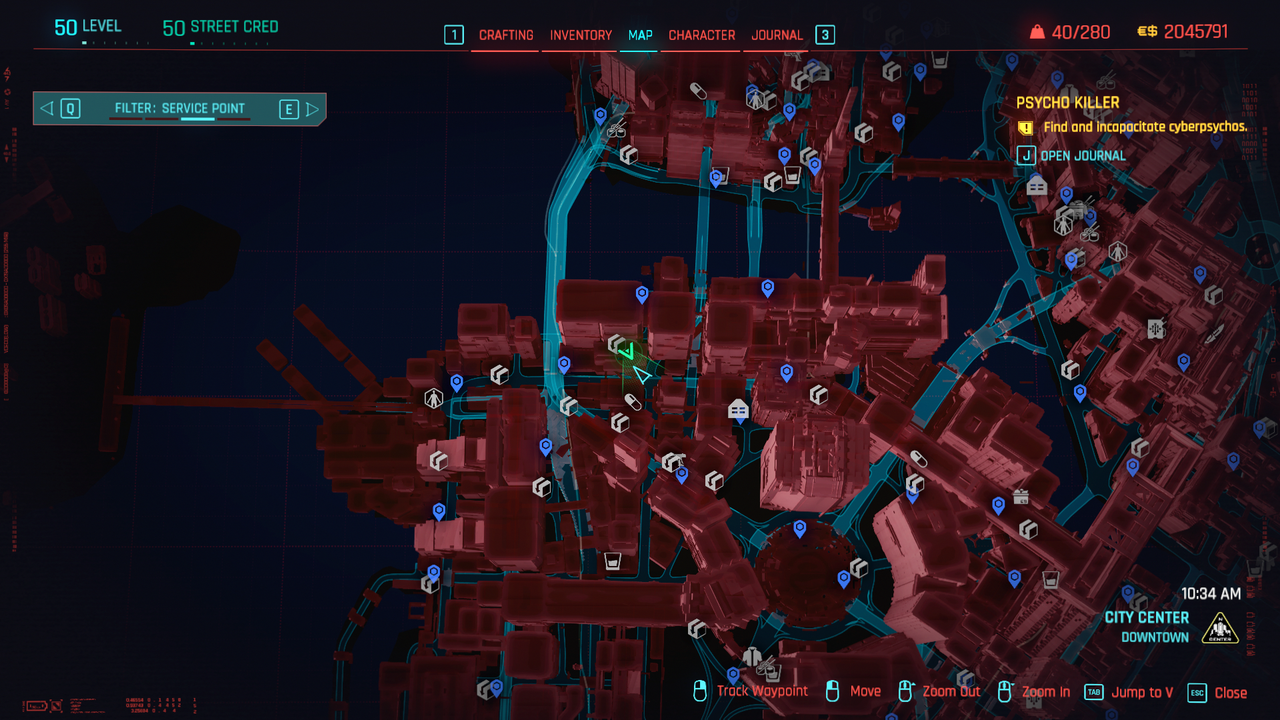Select the netrunner chip vendor marker

[x=1156, y=328]
